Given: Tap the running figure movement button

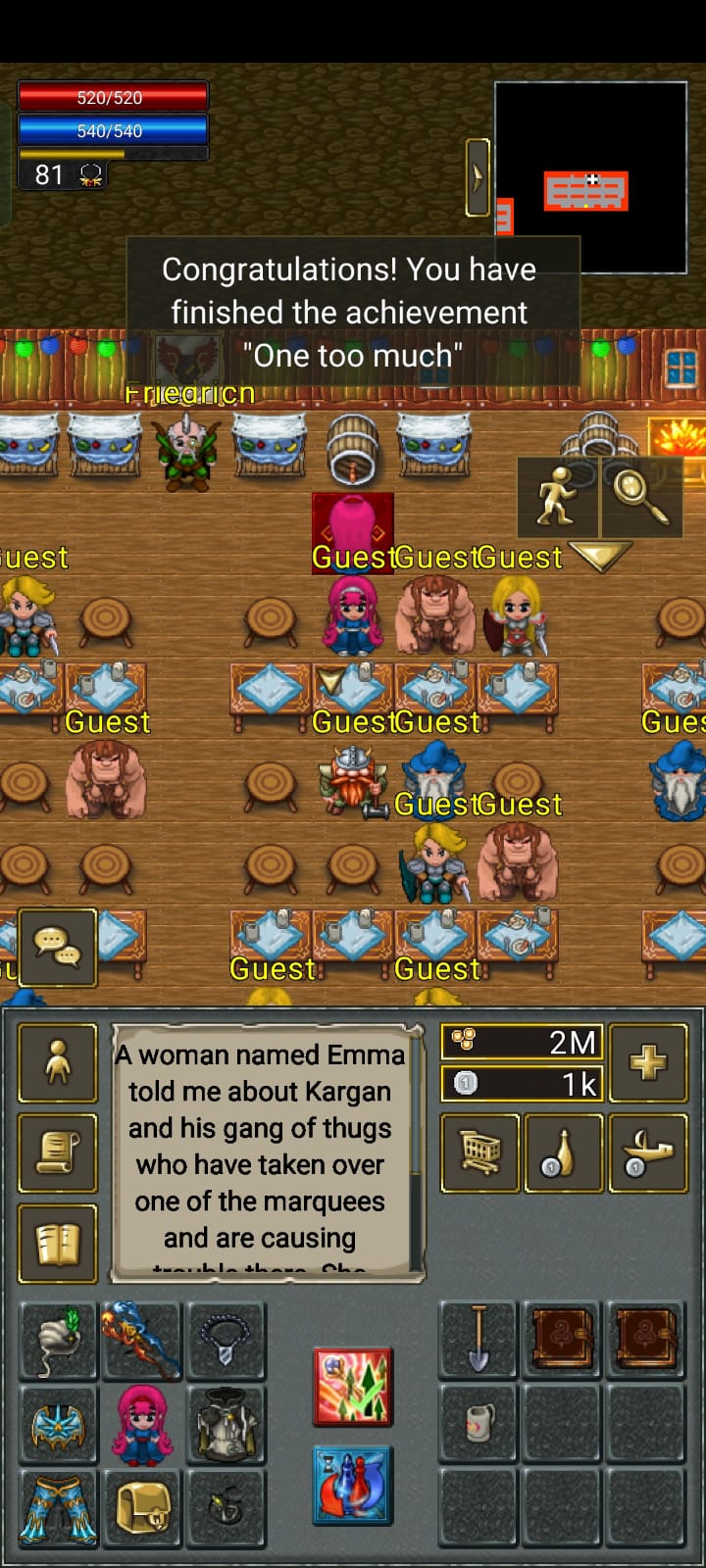Looking at the screenshot, I should [558, 497].
